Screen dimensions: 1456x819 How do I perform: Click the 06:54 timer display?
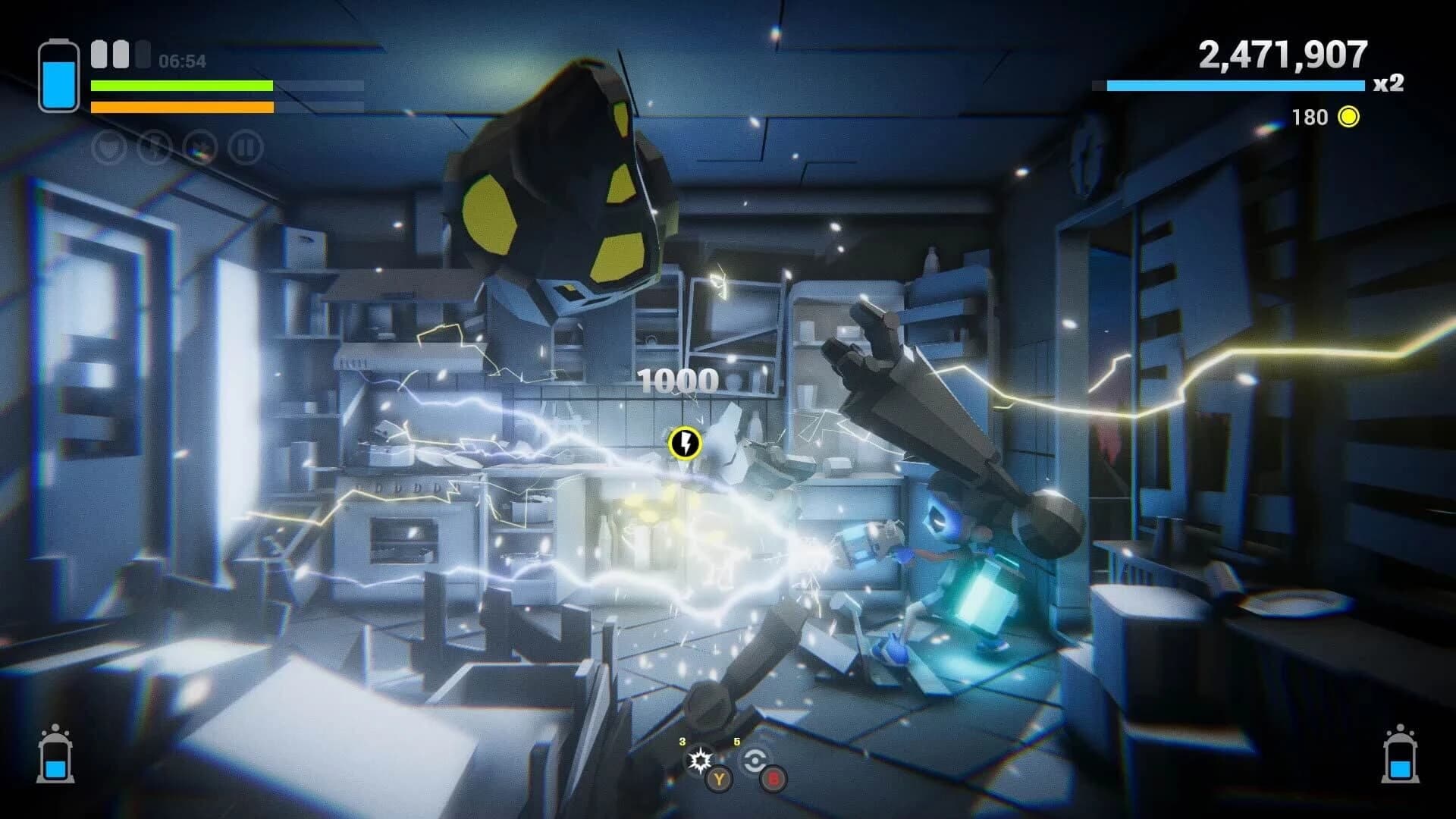(183, 59)
